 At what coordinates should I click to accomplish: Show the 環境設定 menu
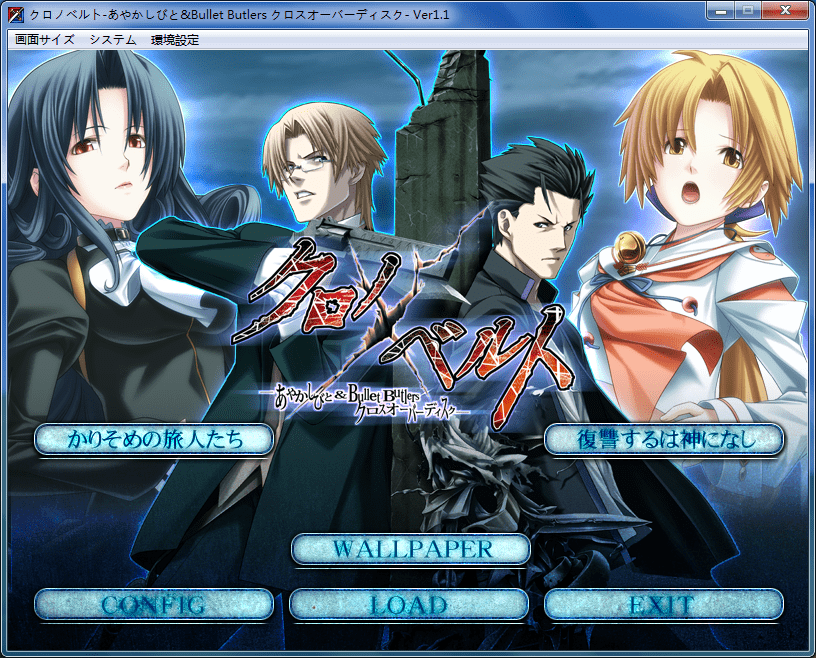coord(175,40)
